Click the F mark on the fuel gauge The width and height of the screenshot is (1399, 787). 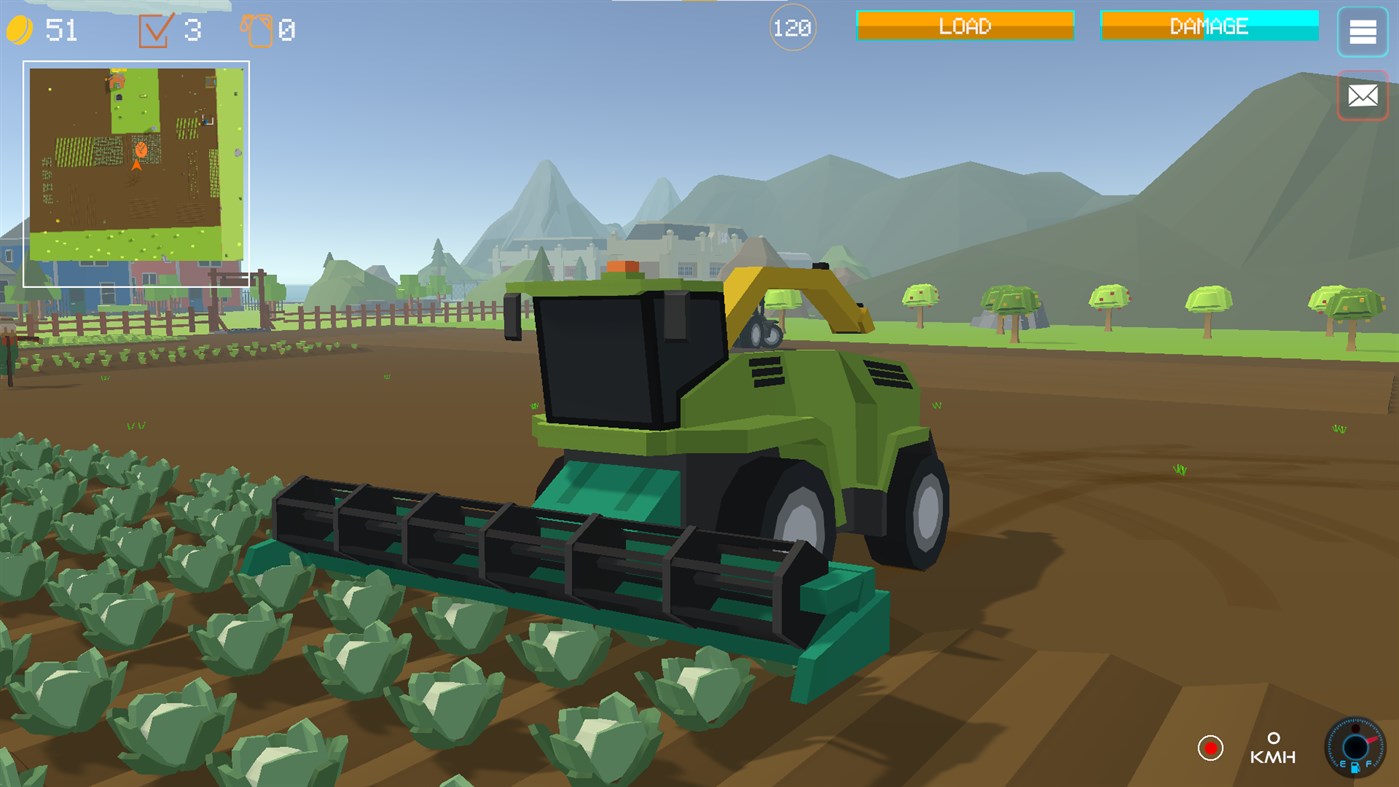1369,763
